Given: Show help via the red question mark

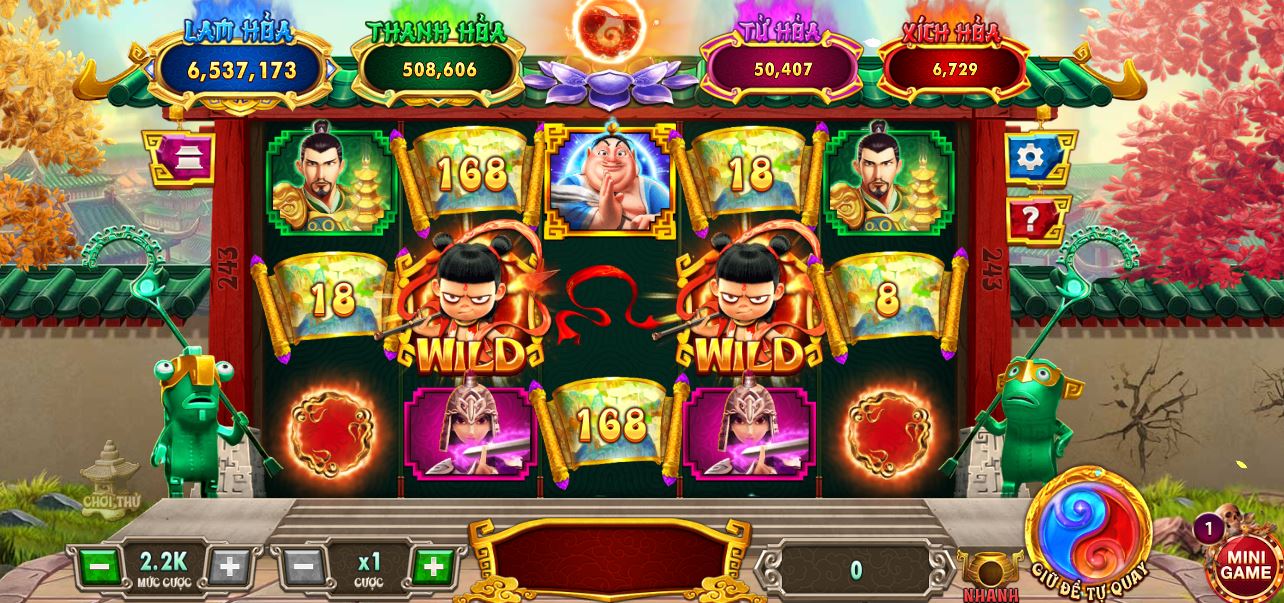Looking at the screenshot, I should click(x=1035, y=218).
